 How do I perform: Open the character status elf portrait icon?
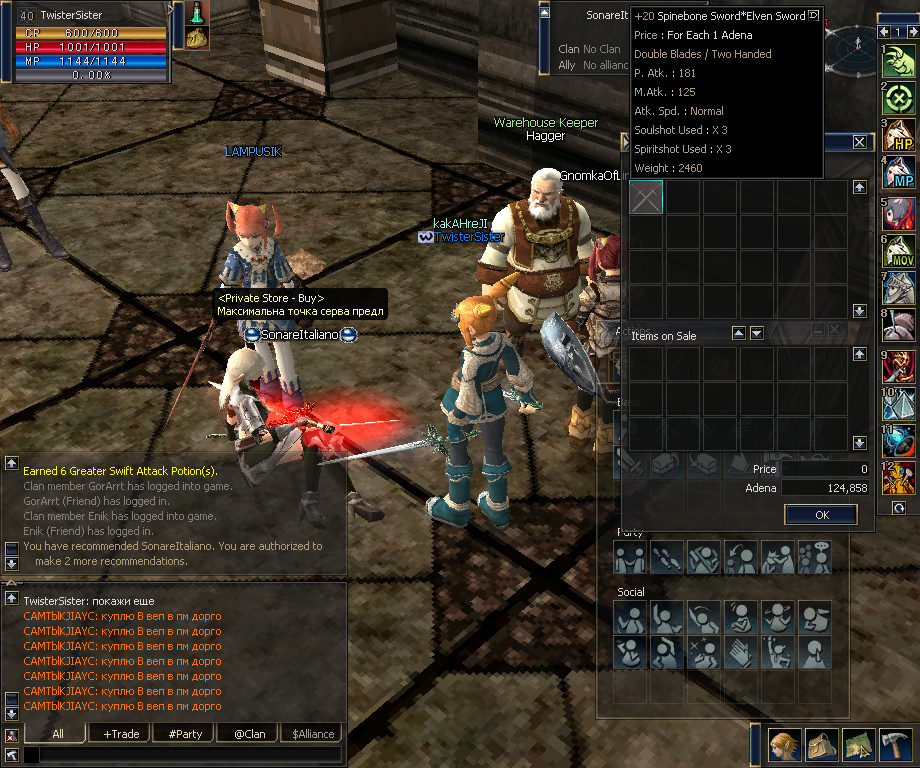pyautogui.click(x=784, y=746)
